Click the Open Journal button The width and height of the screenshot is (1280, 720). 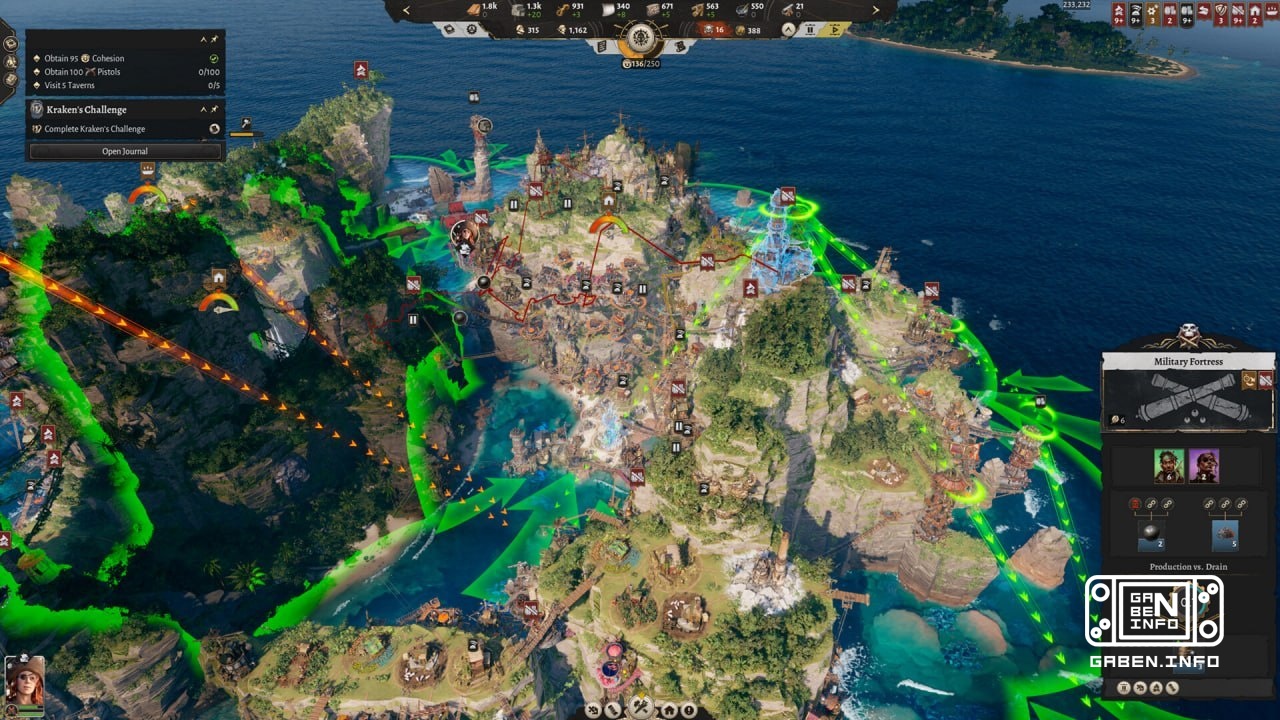[x=125, y=151]
